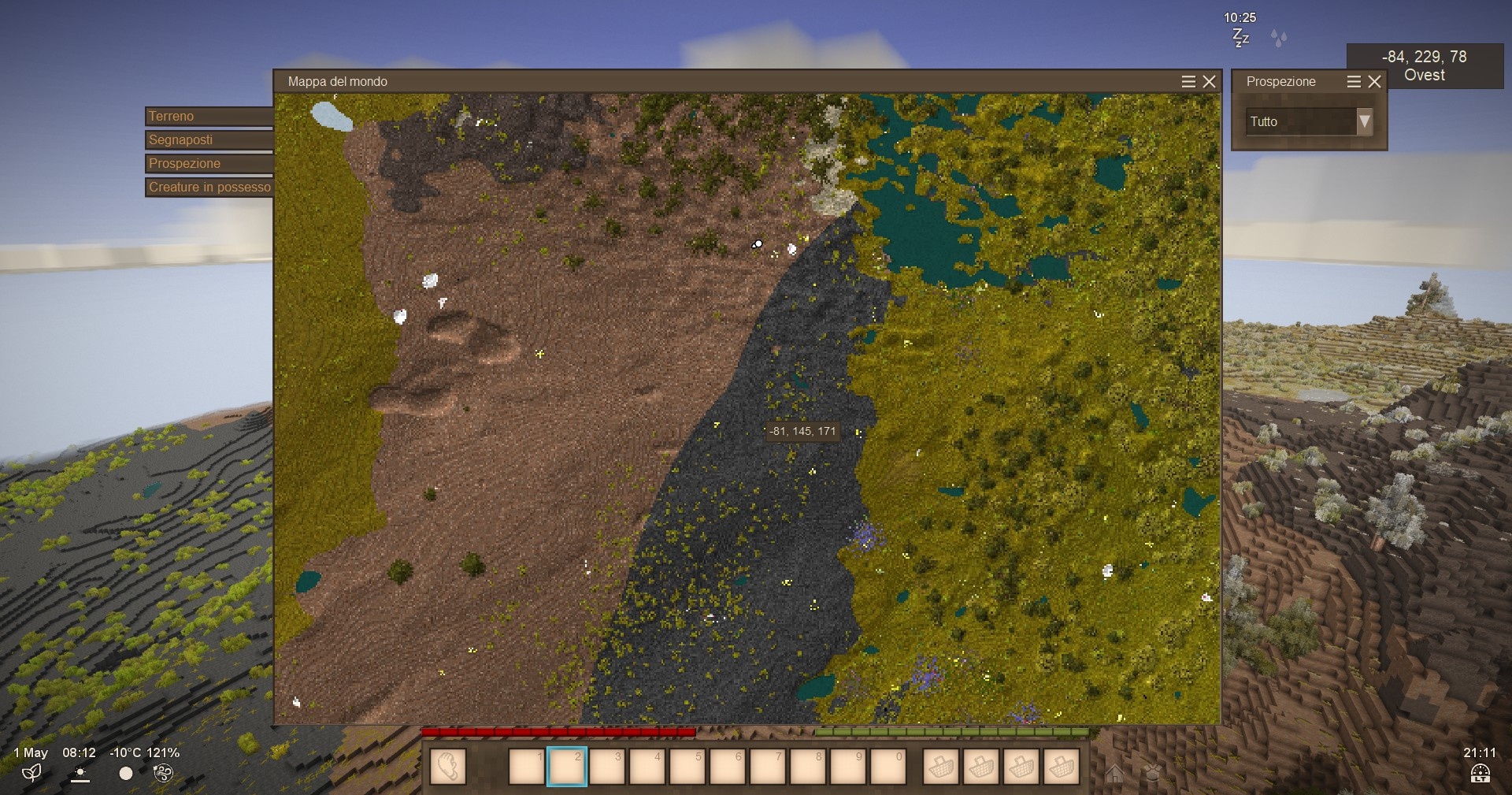Click the white player marker on the map
This screenshot has width=1512, height=795.
click(x=757, y=244)
